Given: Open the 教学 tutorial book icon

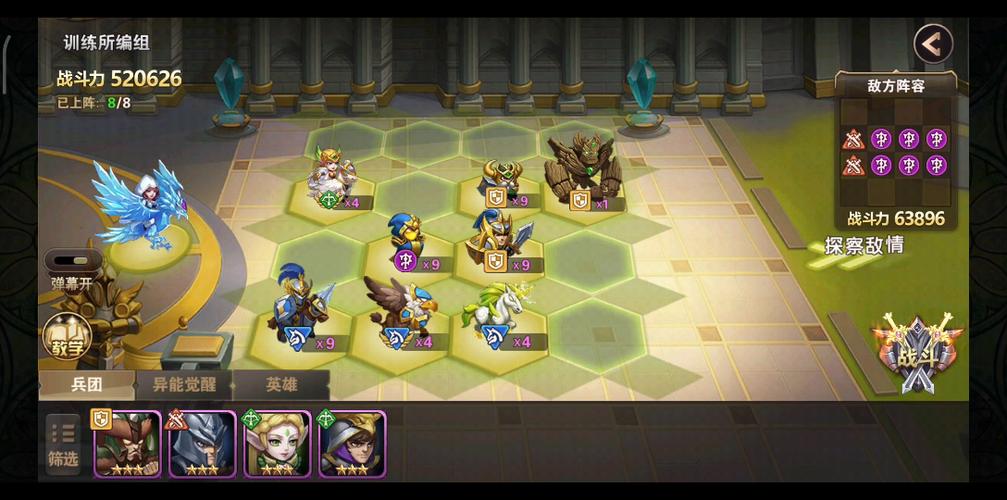Looking at the screenshot, I should [x=67, y=337].
